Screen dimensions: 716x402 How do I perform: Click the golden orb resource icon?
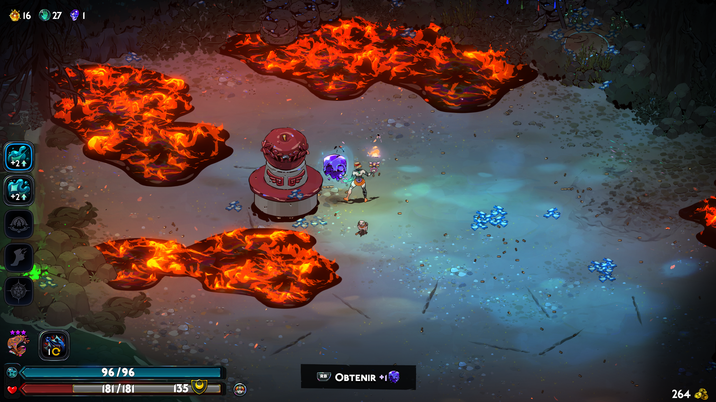click(13, 15)
